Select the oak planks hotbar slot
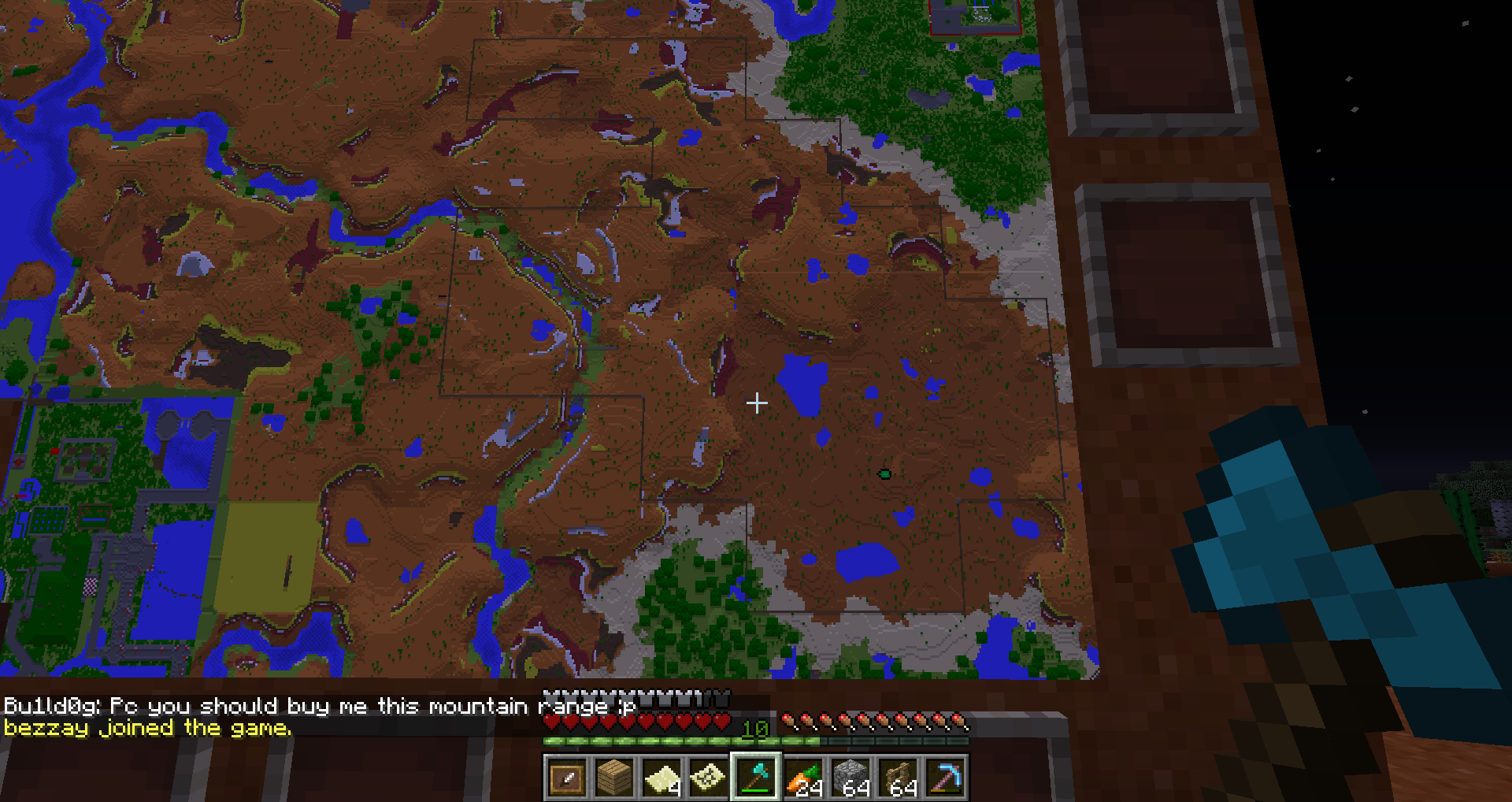1512x802 pixels. pos(613,780)
